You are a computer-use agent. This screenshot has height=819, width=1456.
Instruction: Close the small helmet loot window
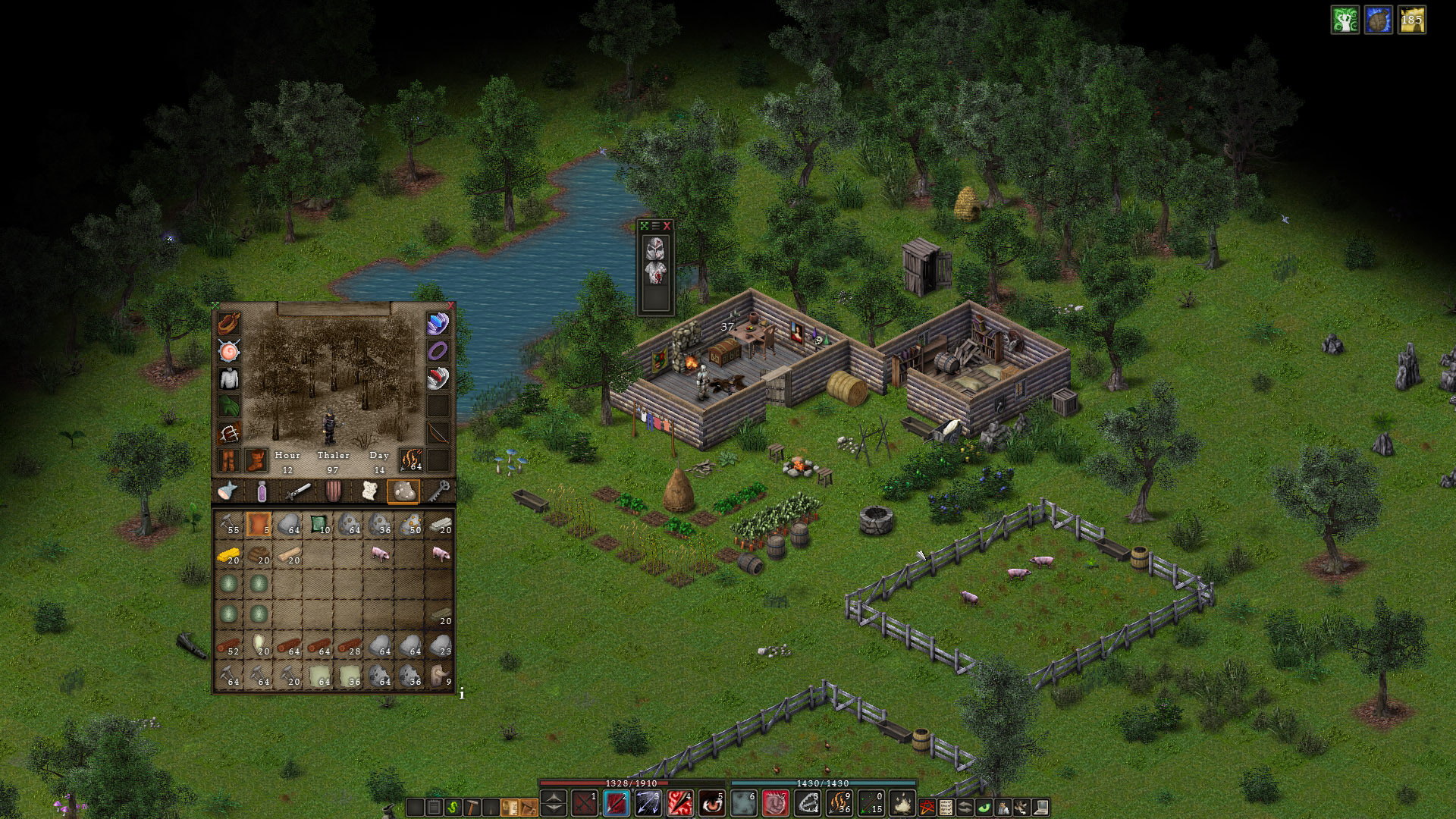(x=667, y=226)
